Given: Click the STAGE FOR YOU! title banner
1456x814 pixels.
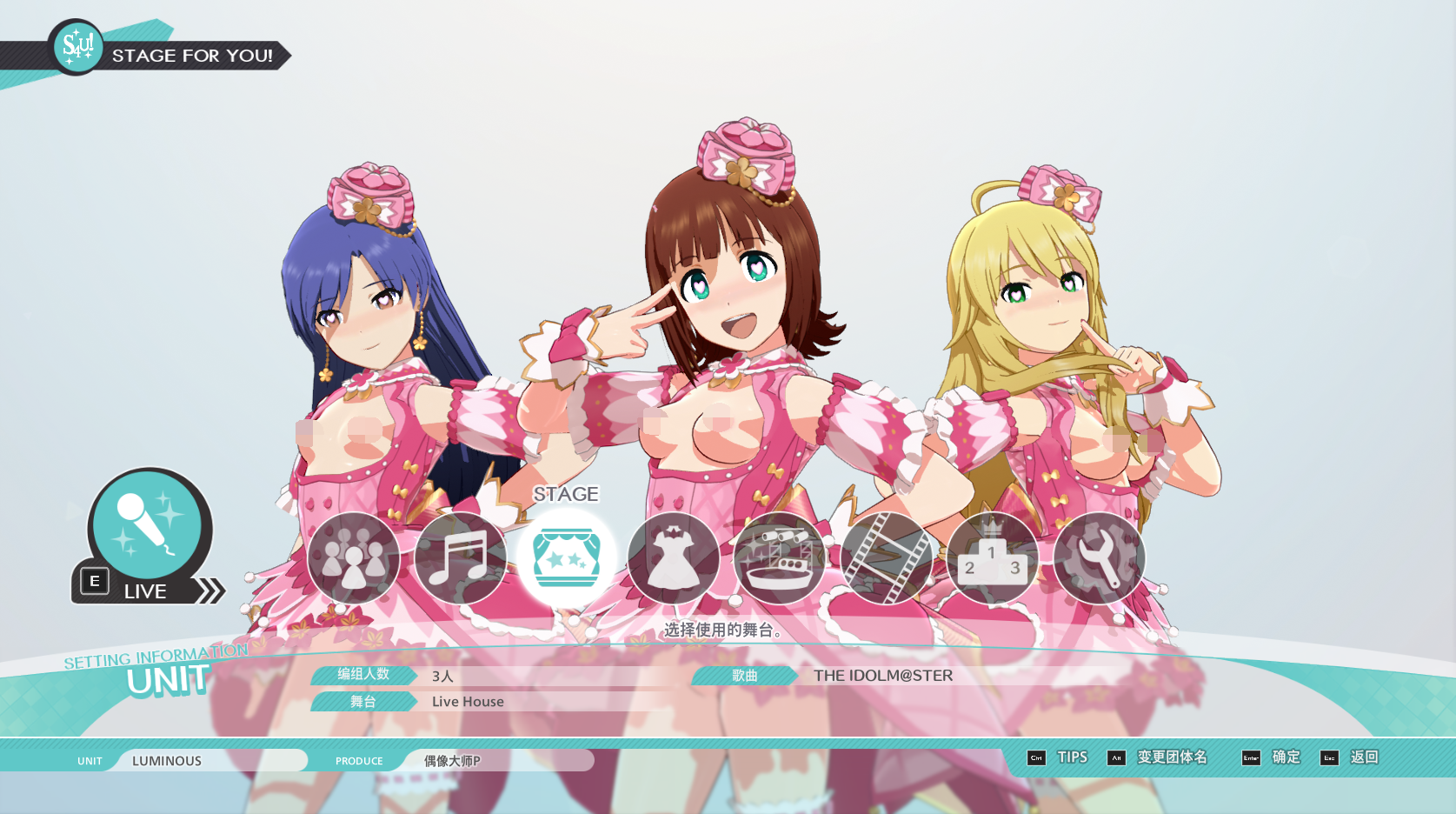Looking at the screenshot, I should [x=192, y=56].
